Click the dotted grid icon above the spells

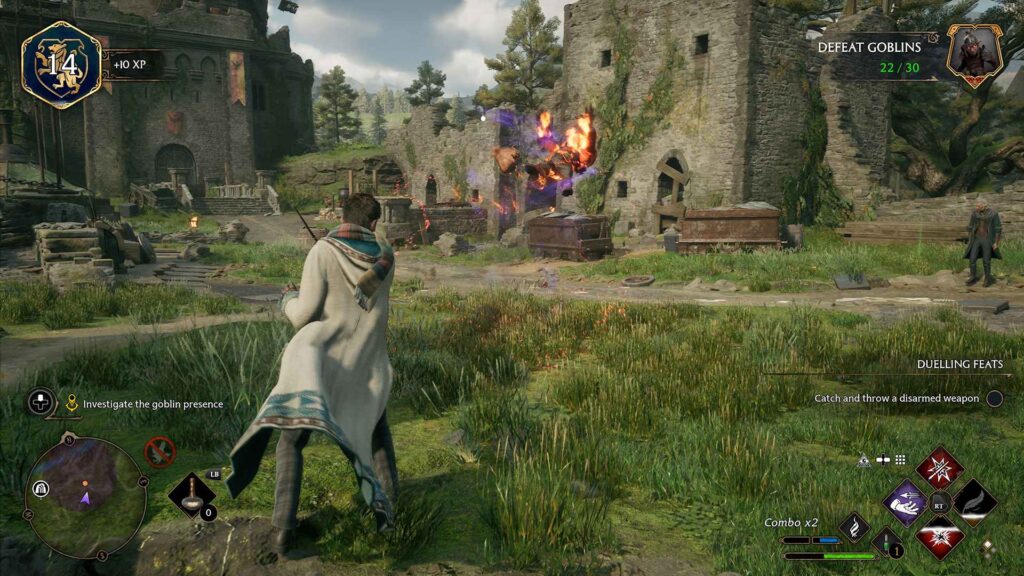(900, 460)
